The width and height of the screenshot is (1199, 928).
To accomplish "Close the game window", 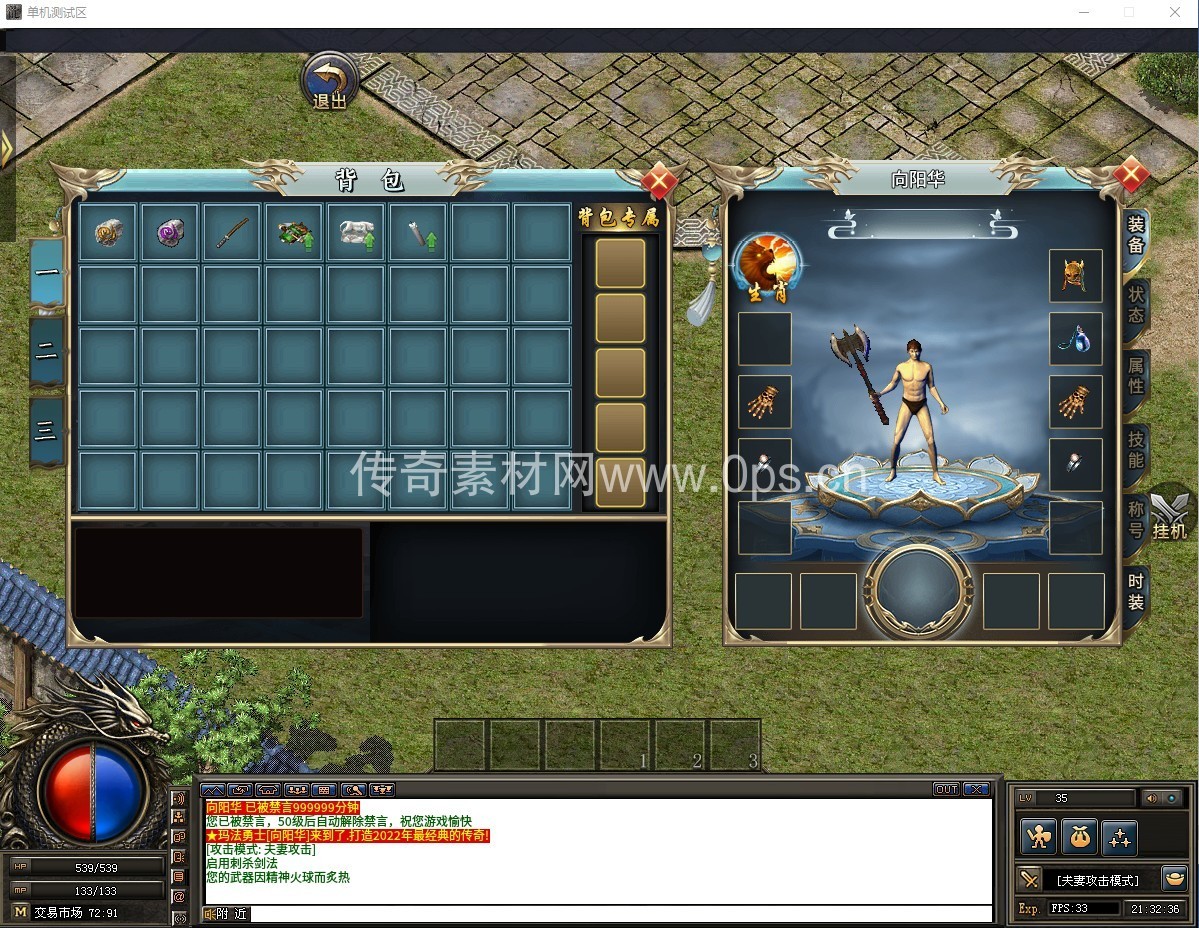I will point(1175,13).
